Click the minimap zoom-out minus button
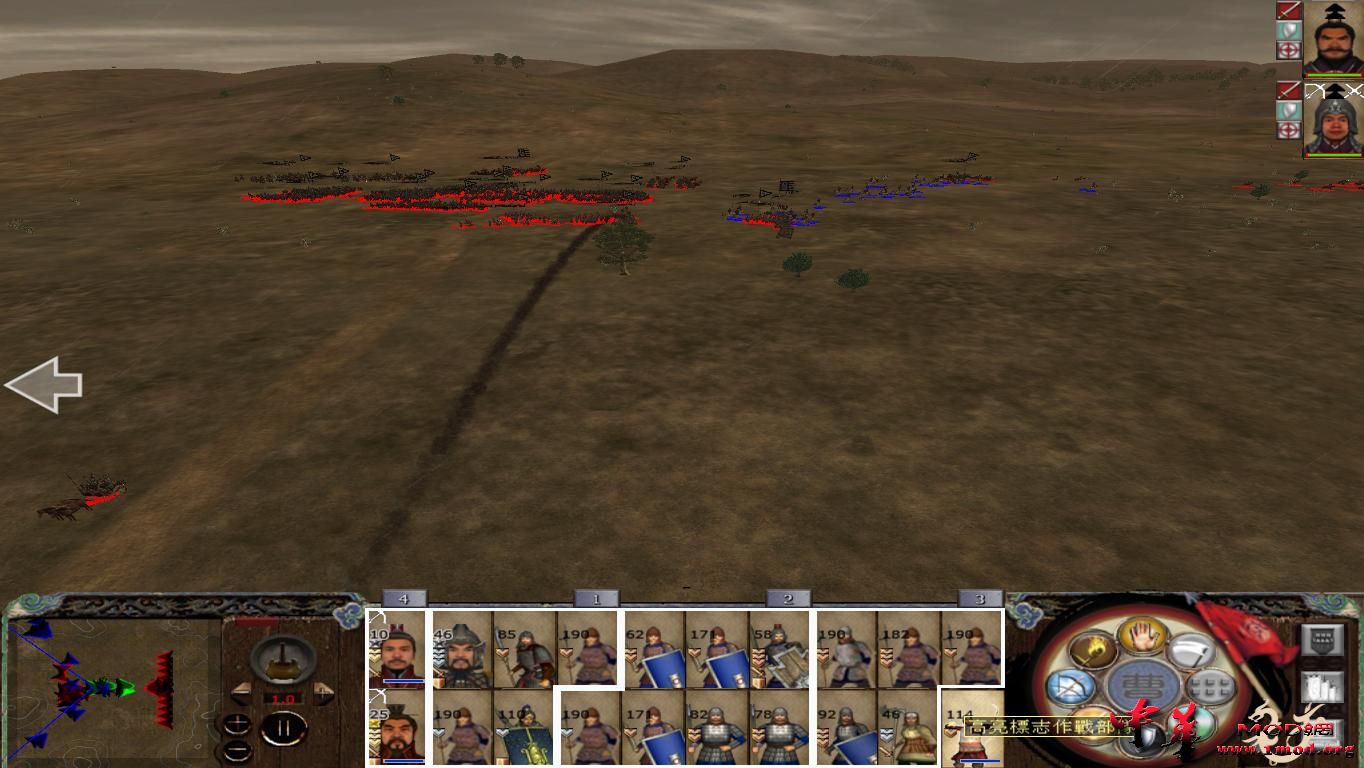 [x=237, y=750]
